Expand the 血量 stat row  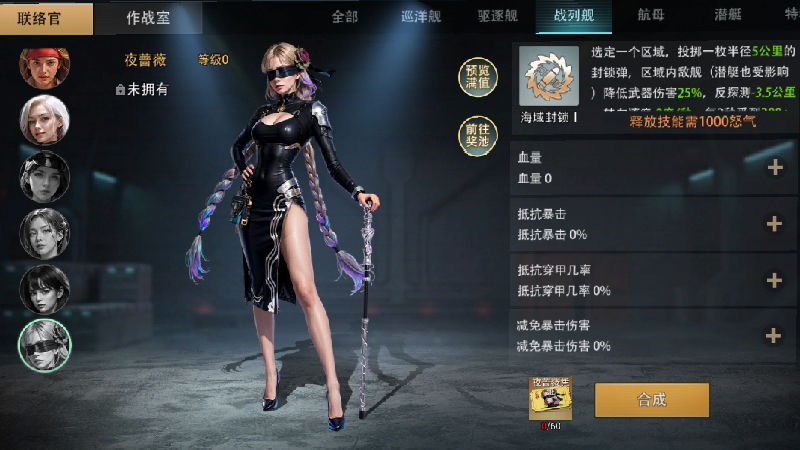[773, 168]
